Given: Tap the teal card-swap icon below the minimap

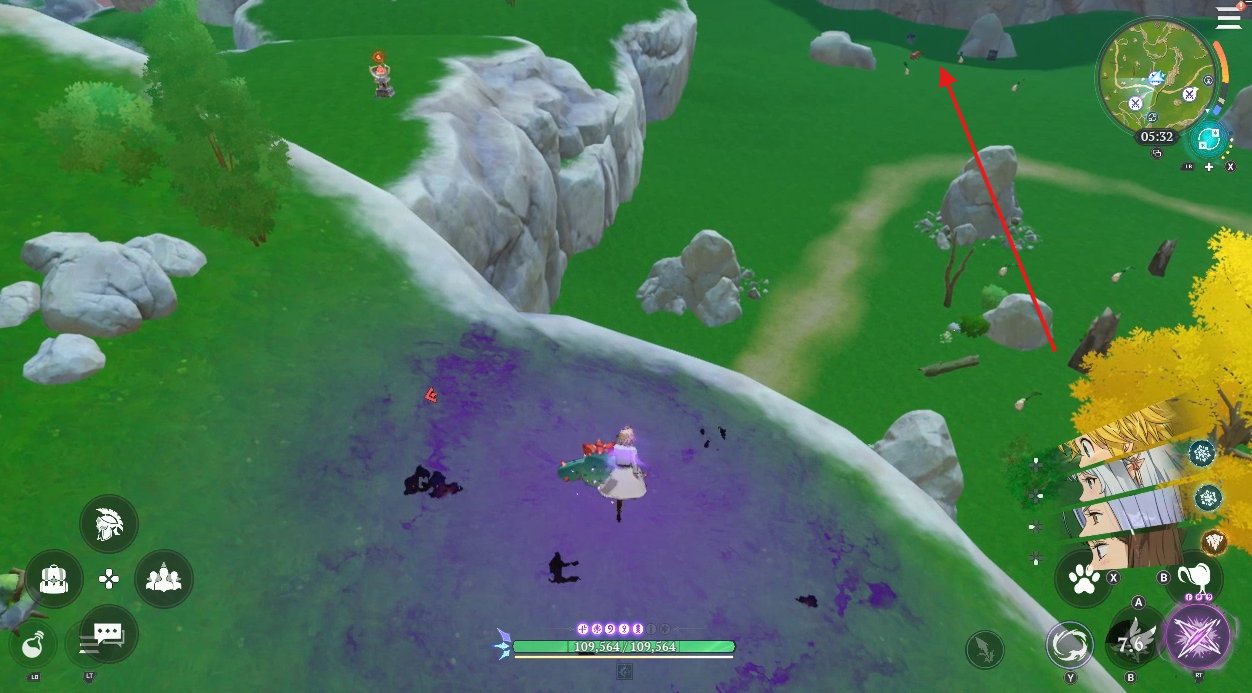Looking at the screenshot, I should pos(1207,139).
